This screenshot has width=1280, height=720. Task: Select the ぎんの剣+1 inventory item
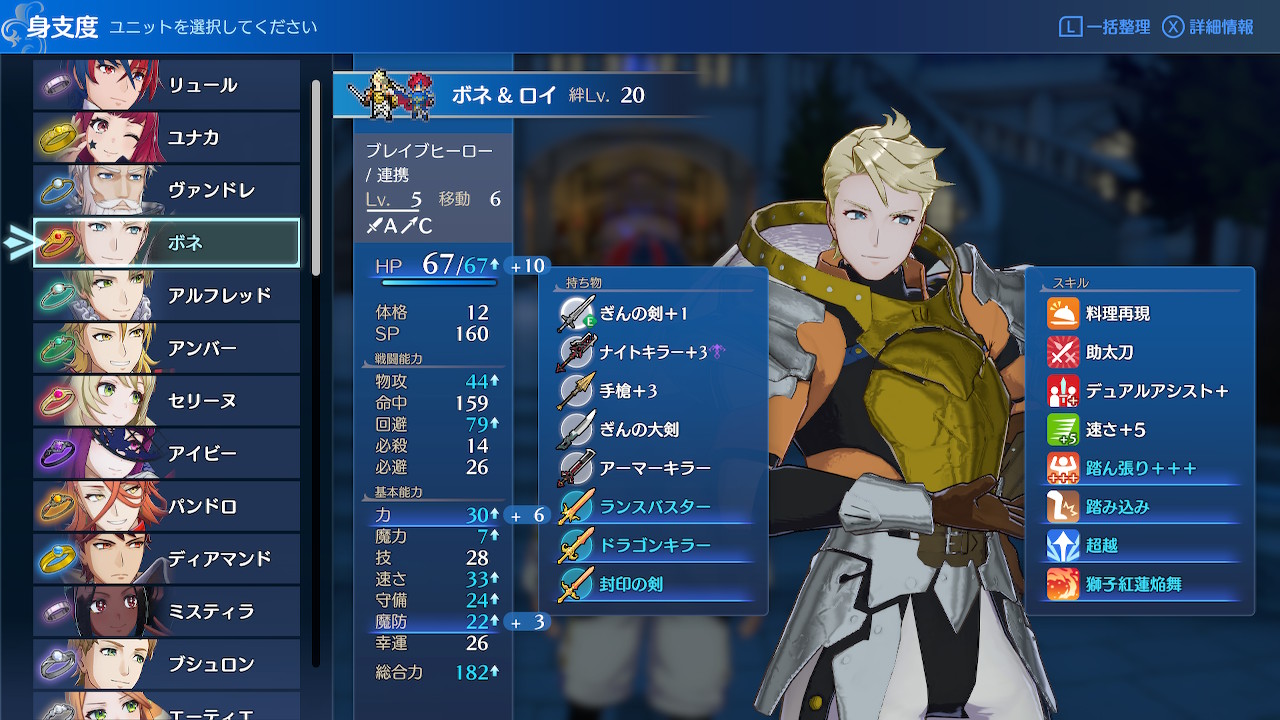tap(644, 314)
